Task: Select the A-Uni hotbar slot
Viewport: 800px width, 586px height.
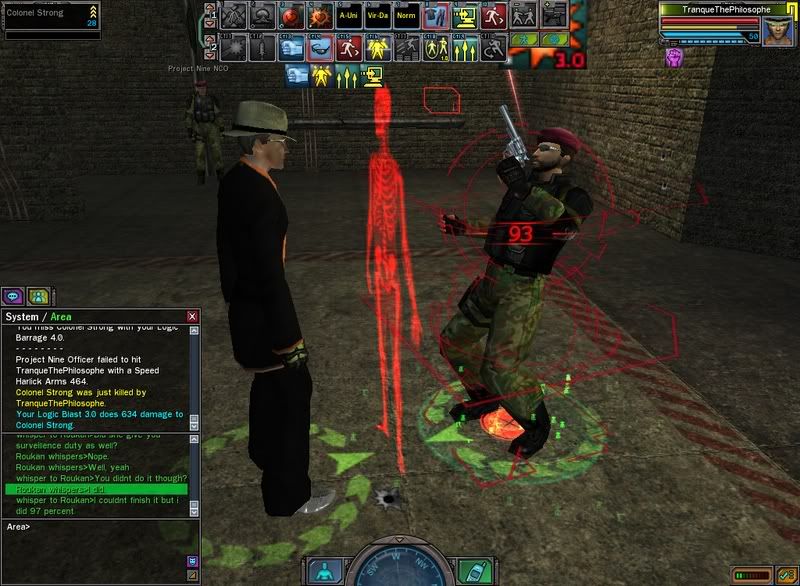Action: 348,15
